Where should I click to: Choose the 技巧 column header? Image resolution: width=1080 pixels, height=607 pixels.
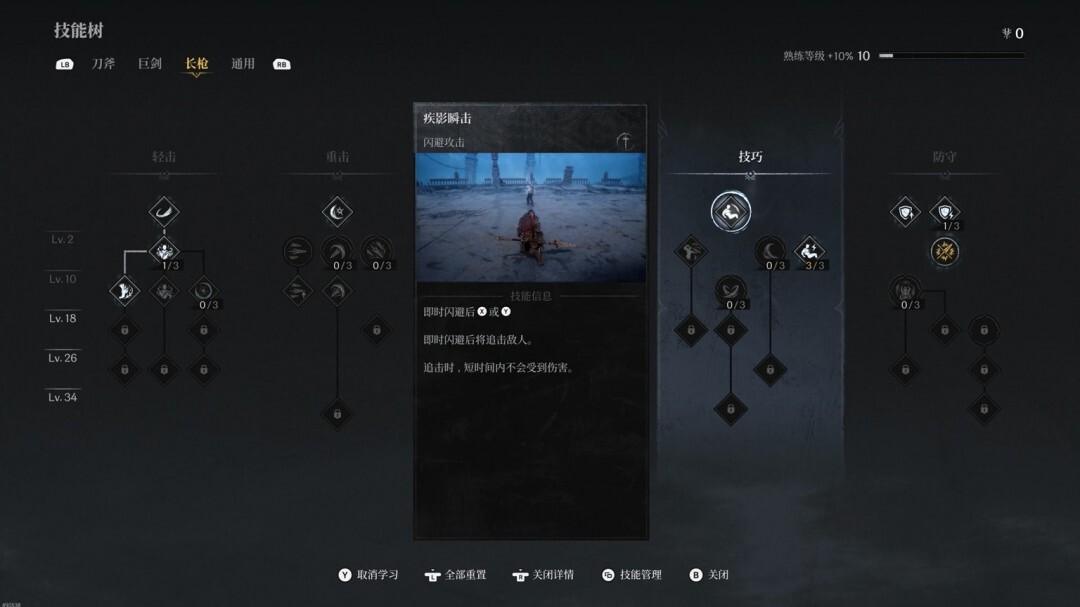(750, 157)
